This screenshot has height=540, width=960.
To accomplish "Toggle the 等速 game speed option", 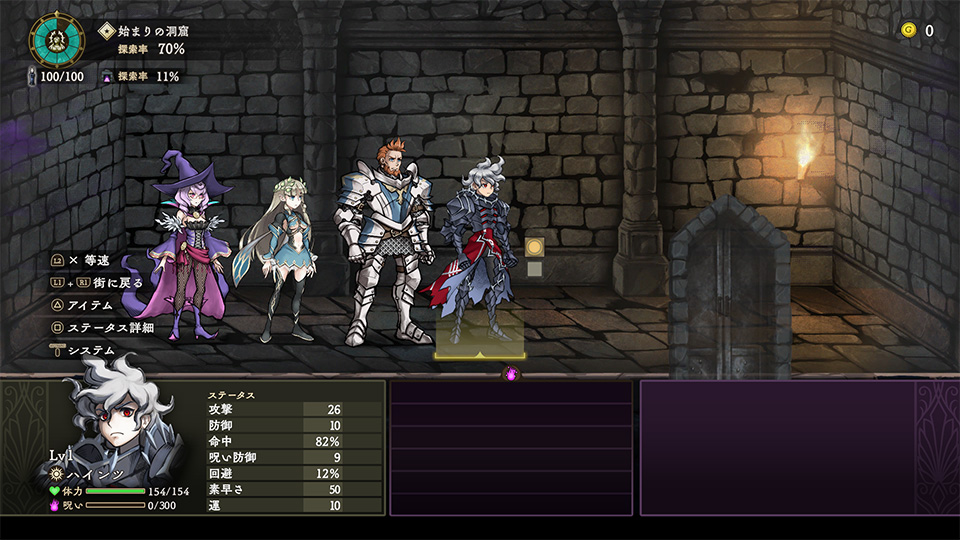I will tap(88, 260).
